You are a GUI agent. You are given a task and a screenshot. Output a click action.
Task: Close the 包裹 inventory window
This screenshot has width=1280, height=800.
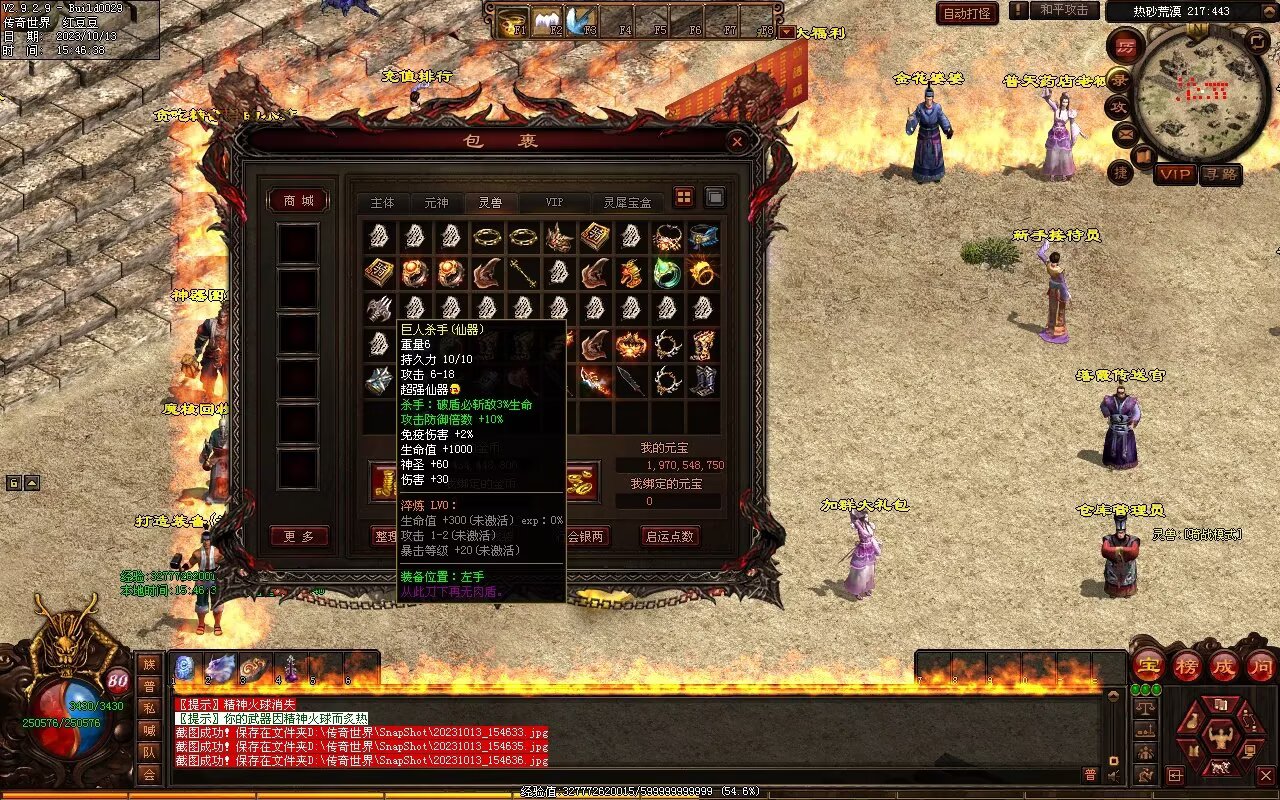[737, 142]
